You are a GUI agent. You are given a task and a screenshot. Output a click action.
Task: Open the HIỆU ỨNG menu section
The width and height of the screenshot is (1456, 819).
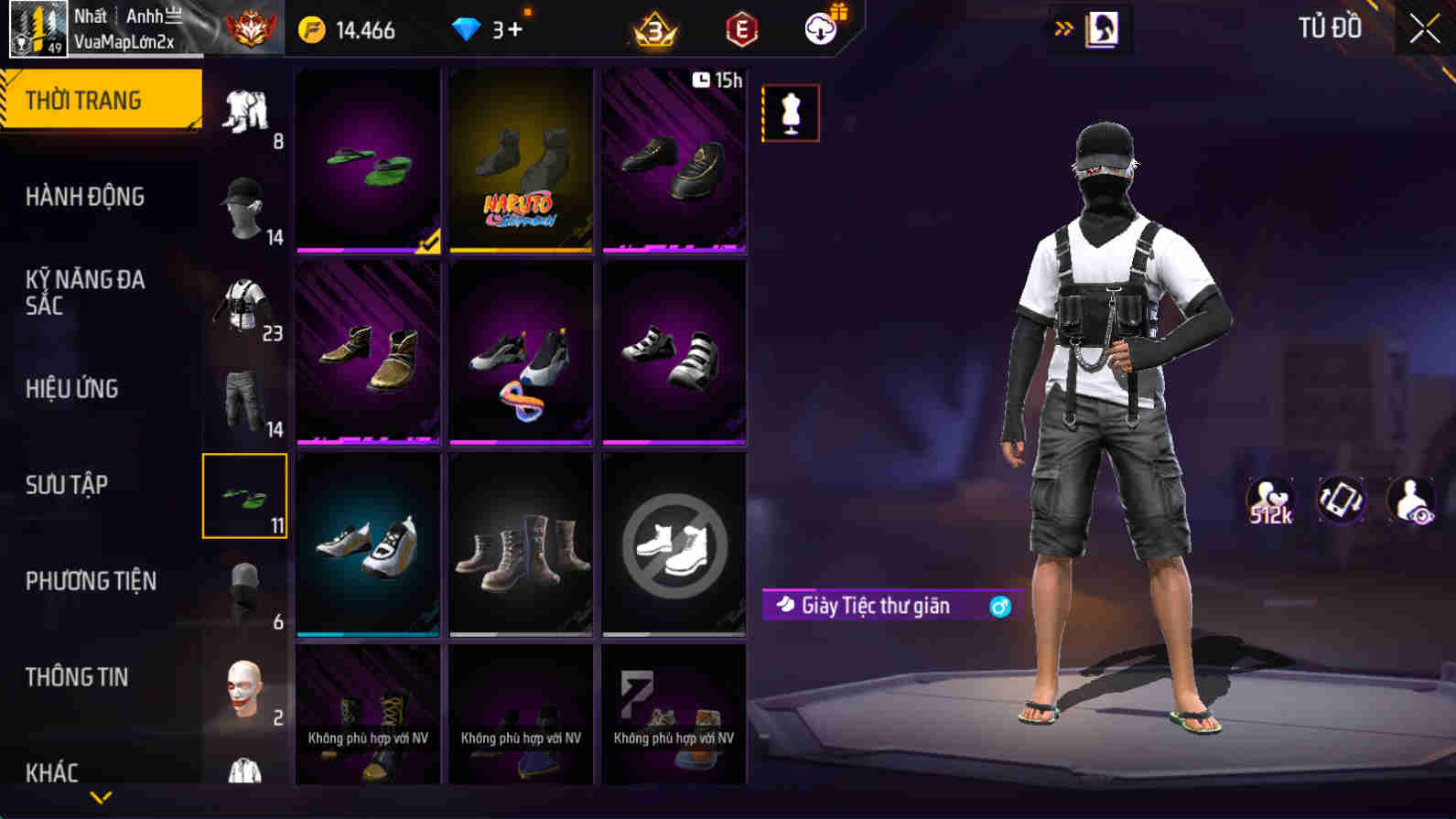pyautogui.click(x=70, y=389)
